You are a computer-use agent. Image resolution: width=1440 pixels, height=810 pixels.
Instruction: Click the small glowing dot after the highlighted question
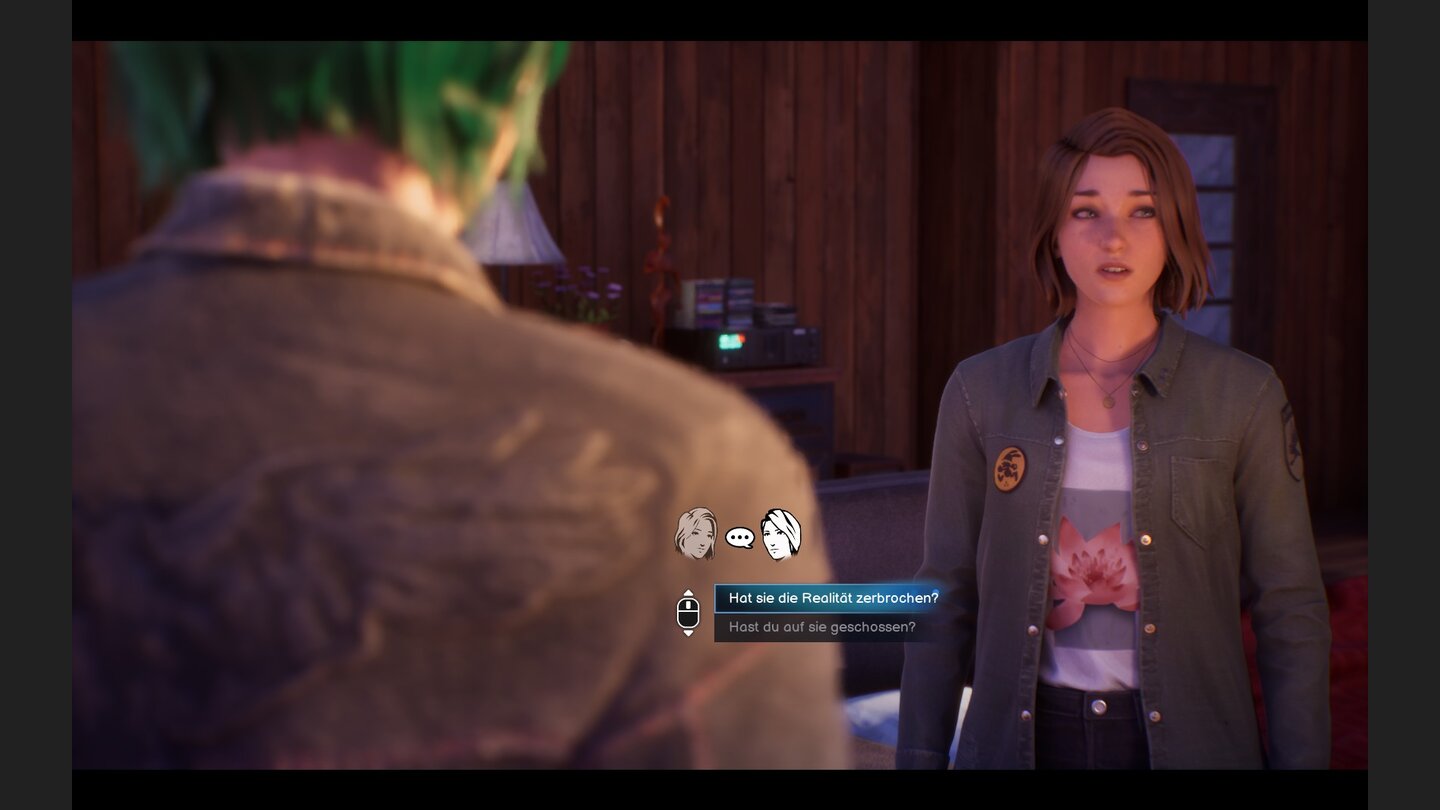(934, 592)
